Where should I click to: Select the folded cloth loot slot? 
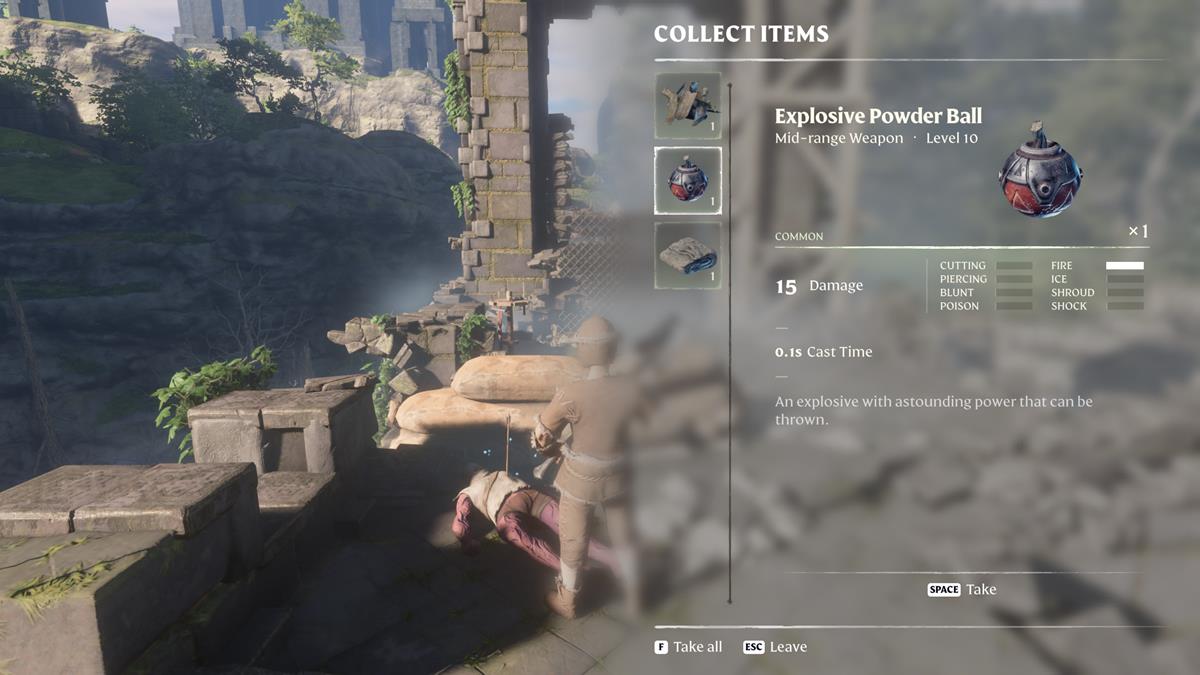(x=687, y=256)
